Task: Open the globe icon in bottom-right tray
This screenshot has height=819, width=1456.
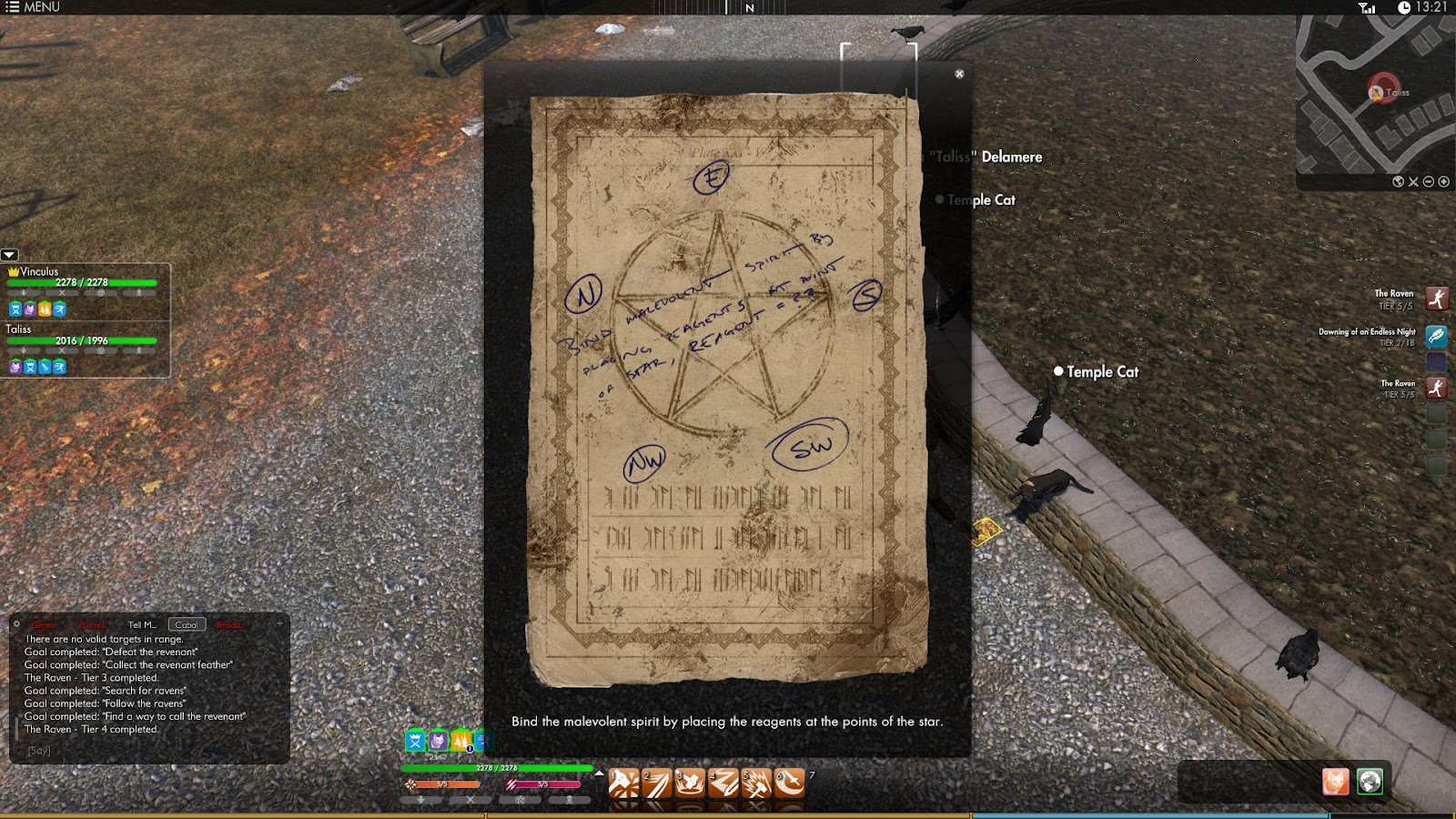Action: click(x=1370, y=781)
